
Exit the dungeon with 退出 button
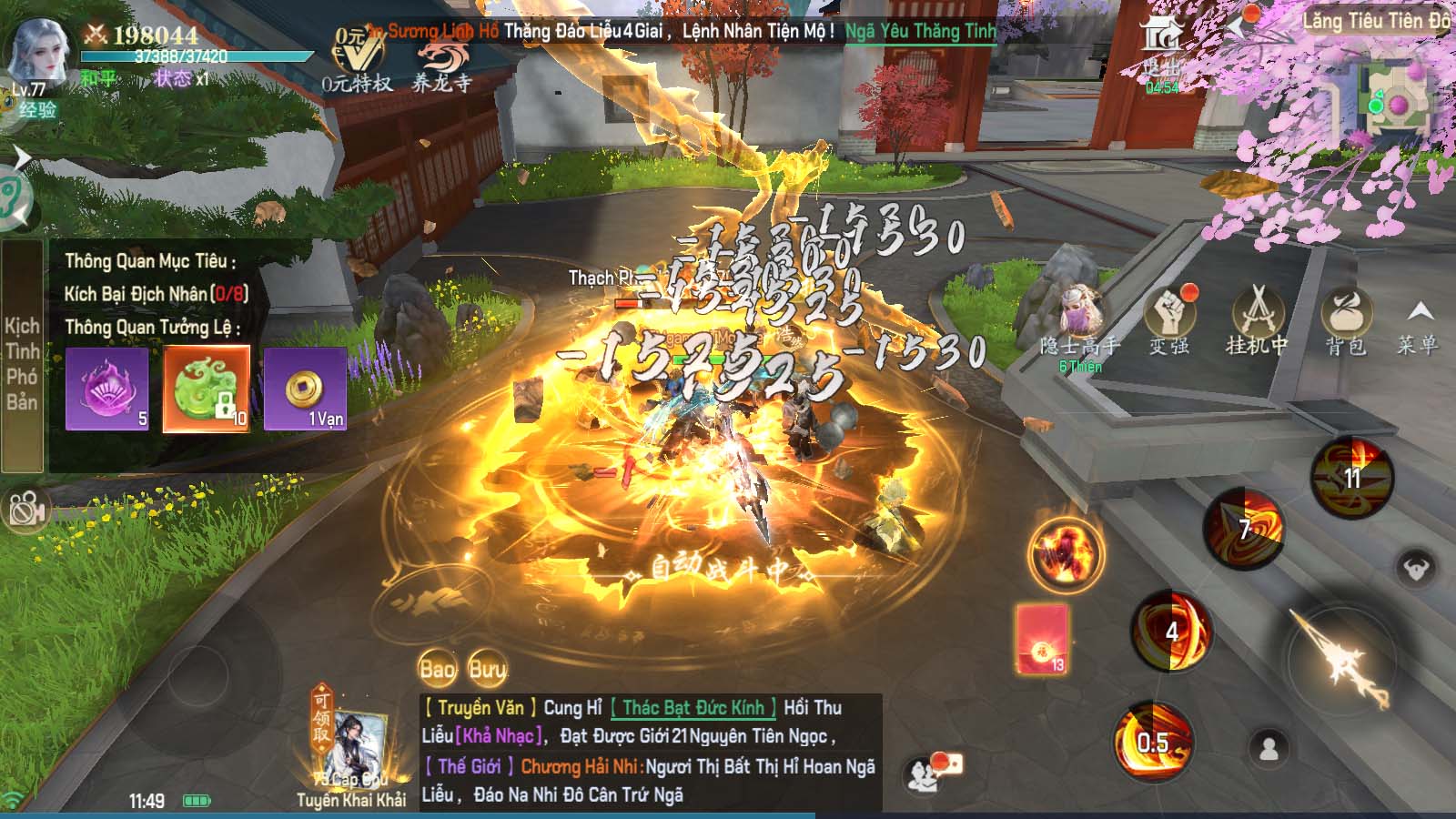[1161, 50]
